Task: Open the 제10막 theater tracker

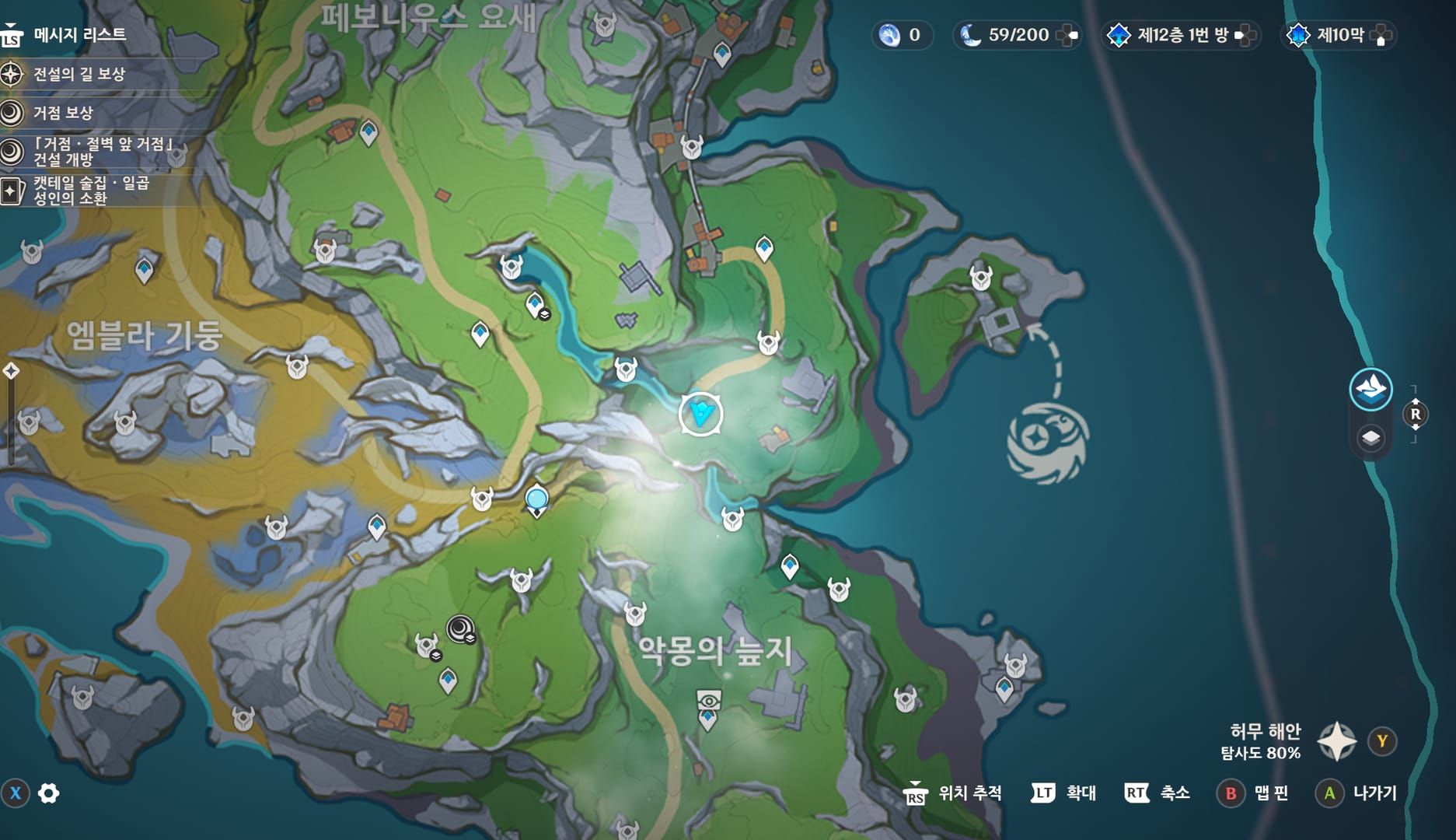Action: pos(1339,35)
